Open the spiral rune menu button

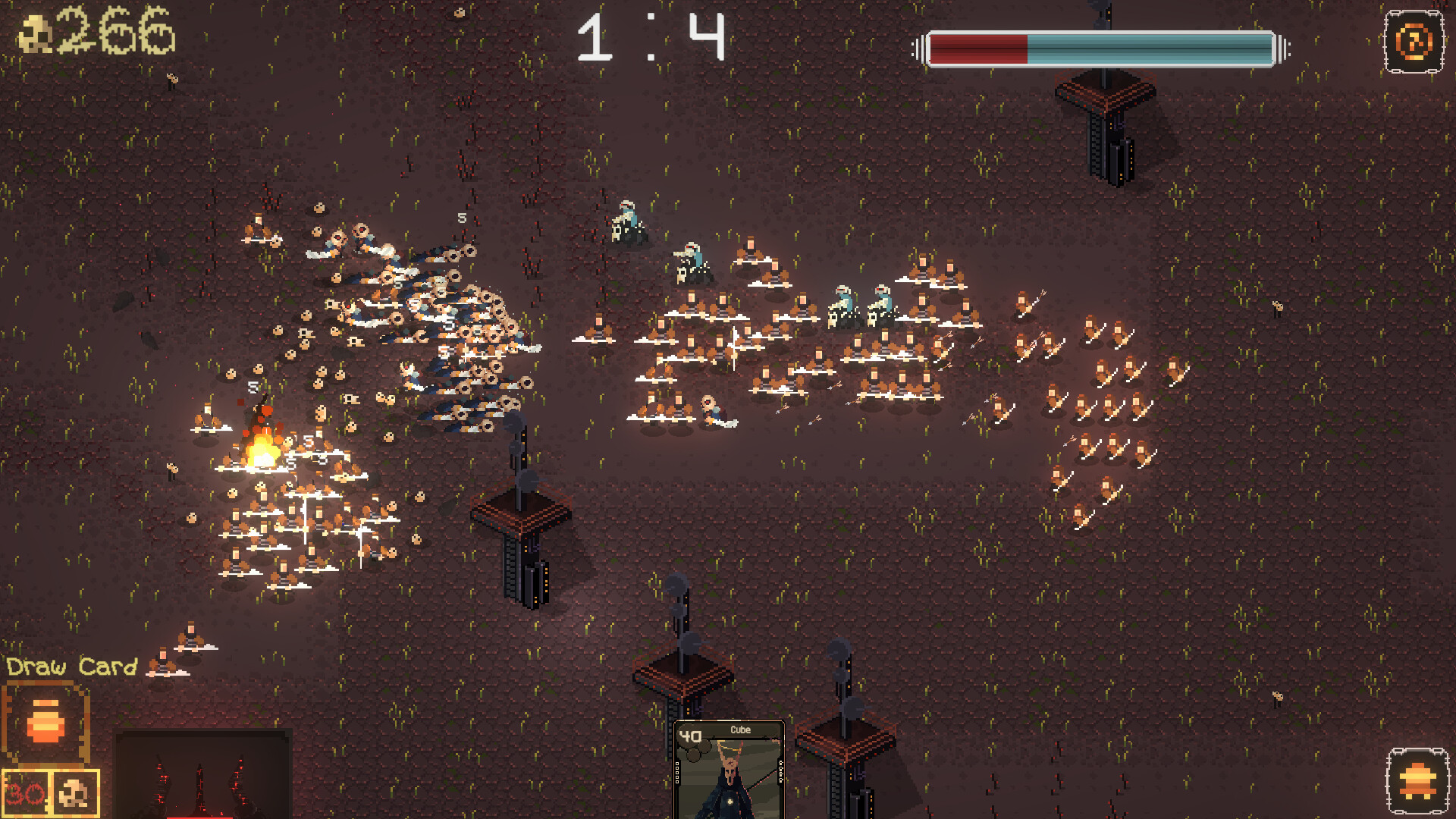coord(1414,42)
